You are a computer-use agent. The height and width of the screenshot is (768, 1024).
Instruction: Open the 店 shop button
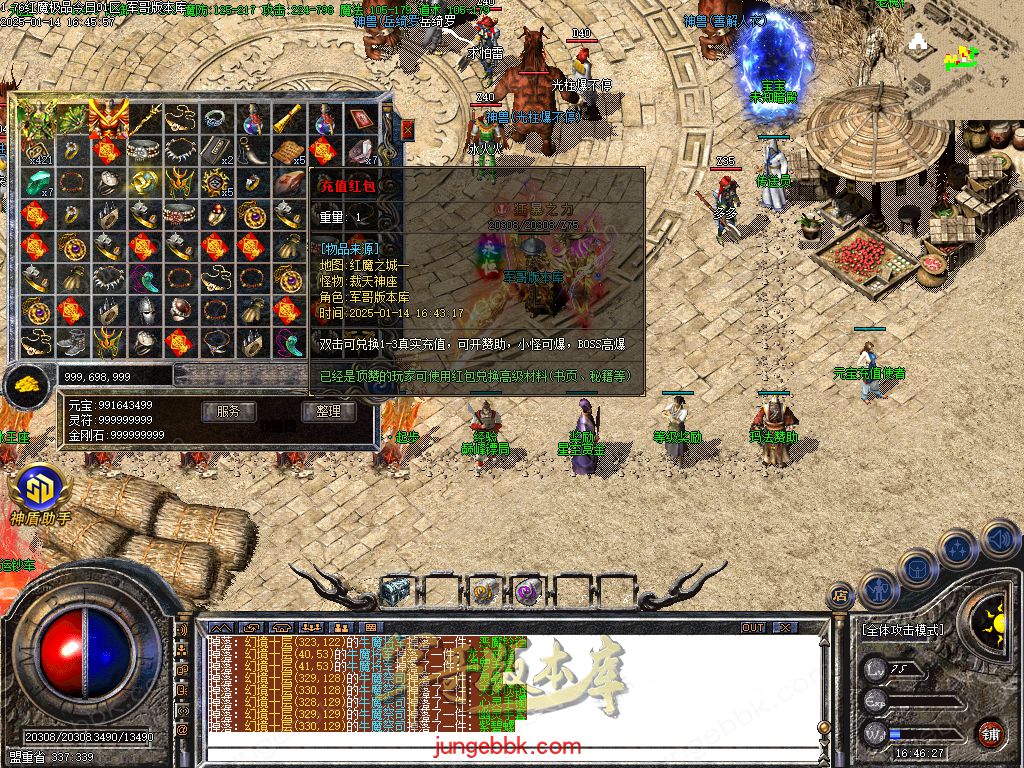coord(840,596)
